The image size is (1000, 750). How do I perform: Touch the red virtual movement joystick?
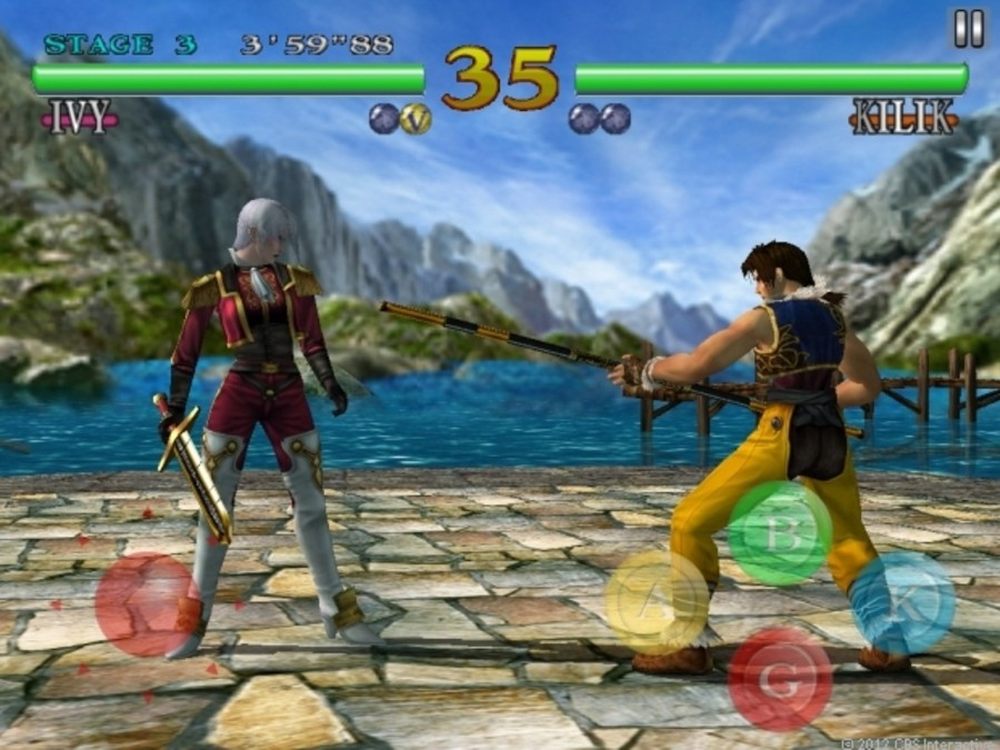pos(147,604)
